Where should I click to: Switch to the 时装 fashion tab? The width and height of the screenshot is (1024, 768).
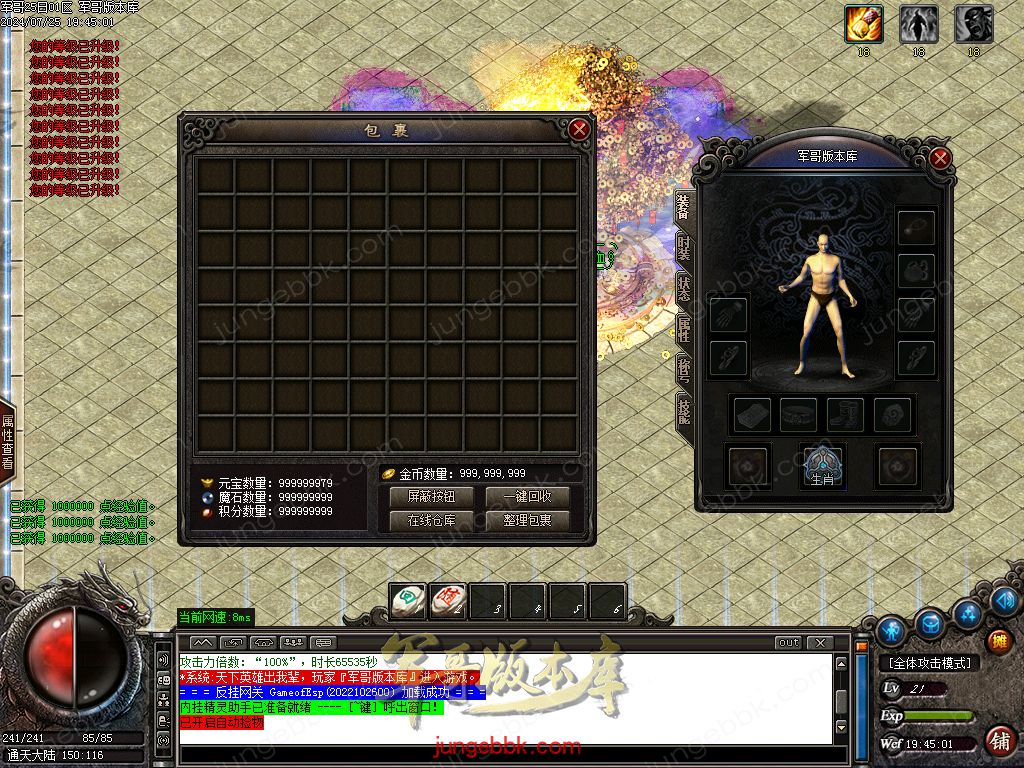point(684,249)
